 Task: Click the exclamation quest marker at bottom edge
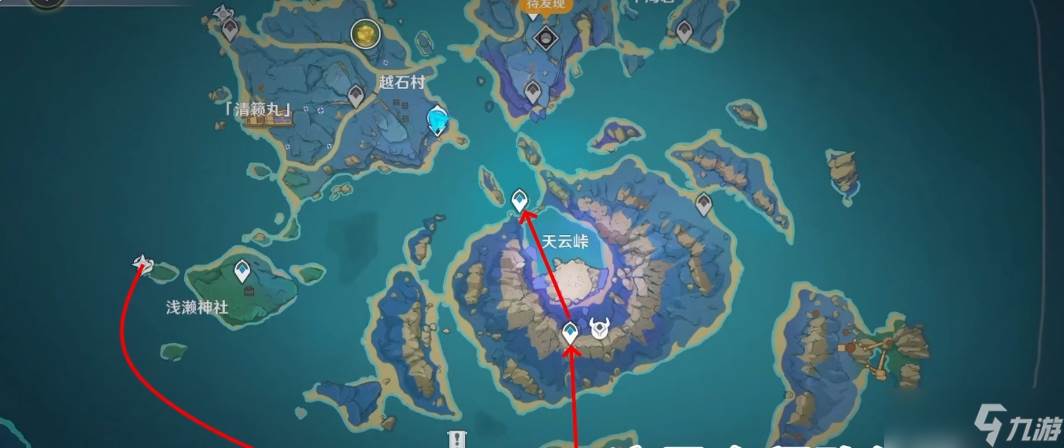click(456, 440)
